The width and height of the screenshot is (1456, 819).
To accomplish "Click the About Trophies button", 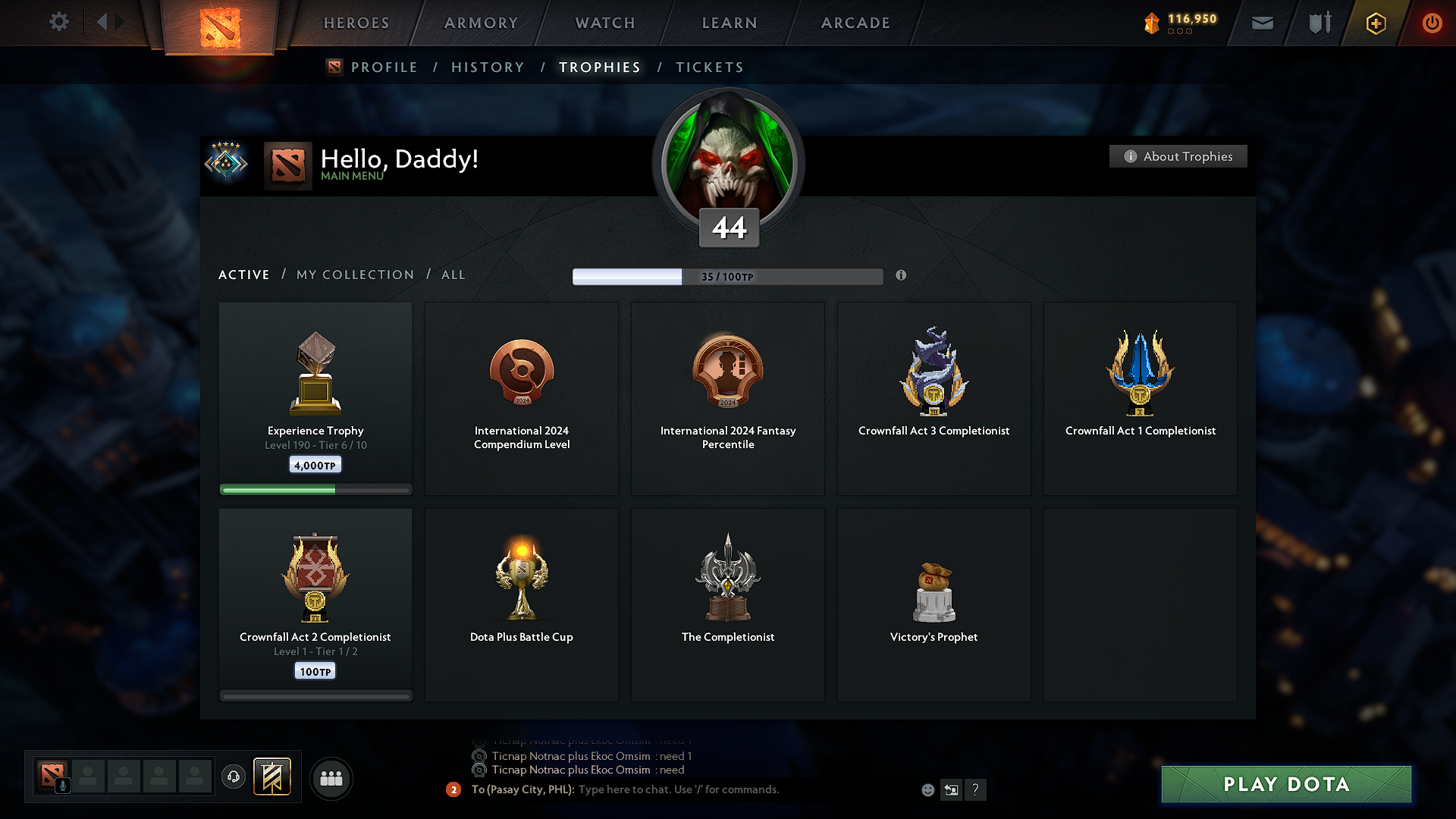I will 1178,156.
